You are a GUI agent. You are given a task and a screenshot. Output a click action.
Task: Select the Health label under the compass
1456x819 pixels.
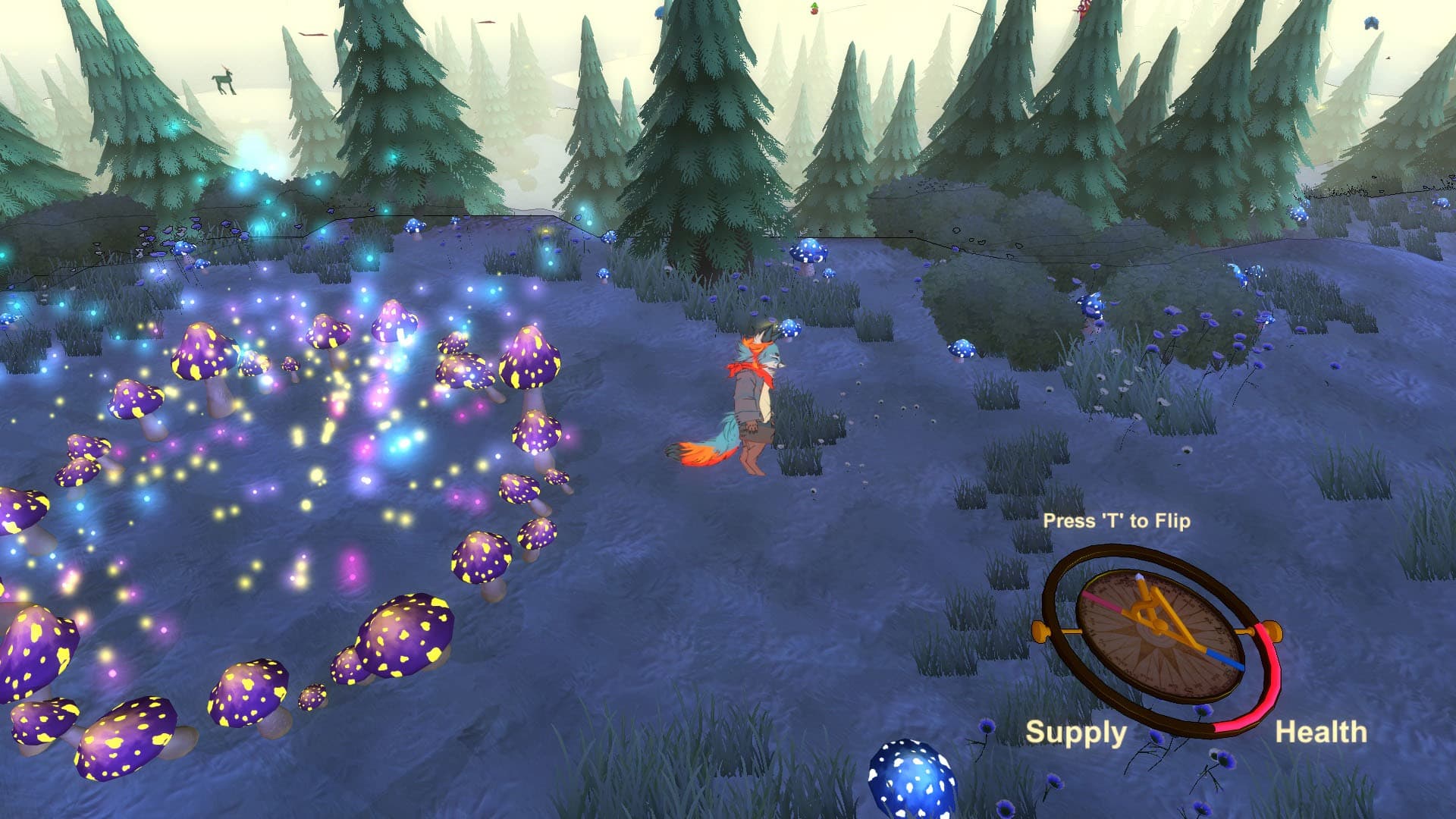pyautogui.click(x=1321, y=733)
